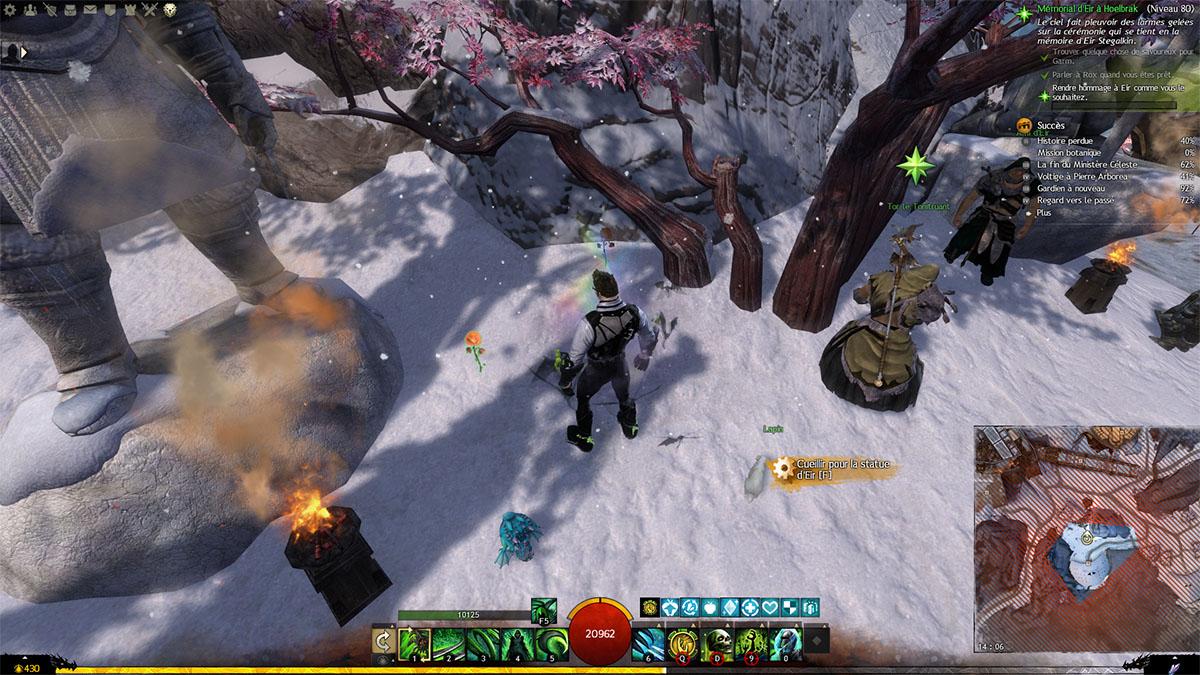Select the Voltige à Pierre Arborea achievement
The height and width of the screenshot is (675, 1200).
[1082, 177]
